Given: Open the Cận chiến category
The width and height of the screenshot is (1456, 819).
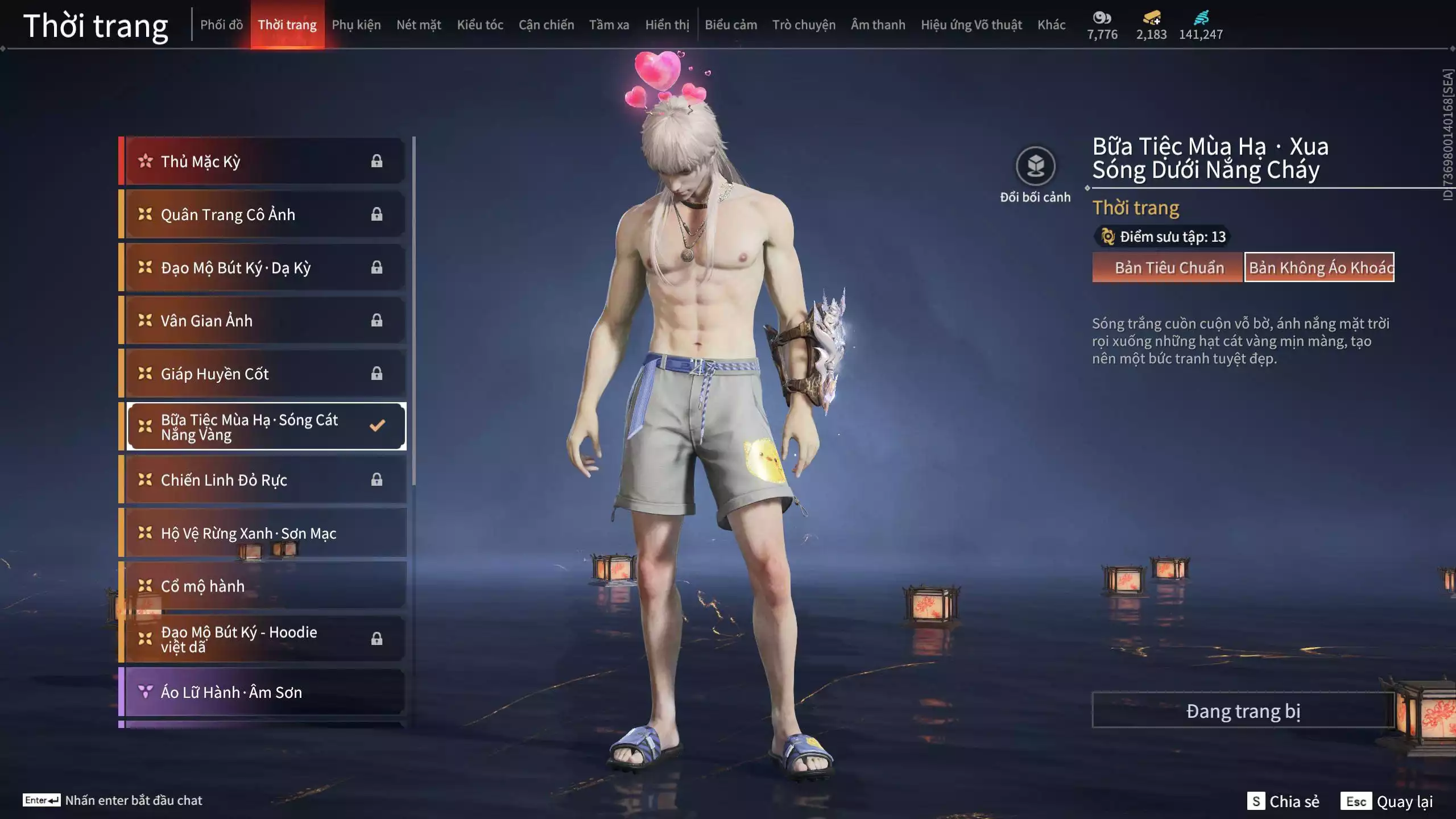Looking at the screenshot, I should [546, 25].
